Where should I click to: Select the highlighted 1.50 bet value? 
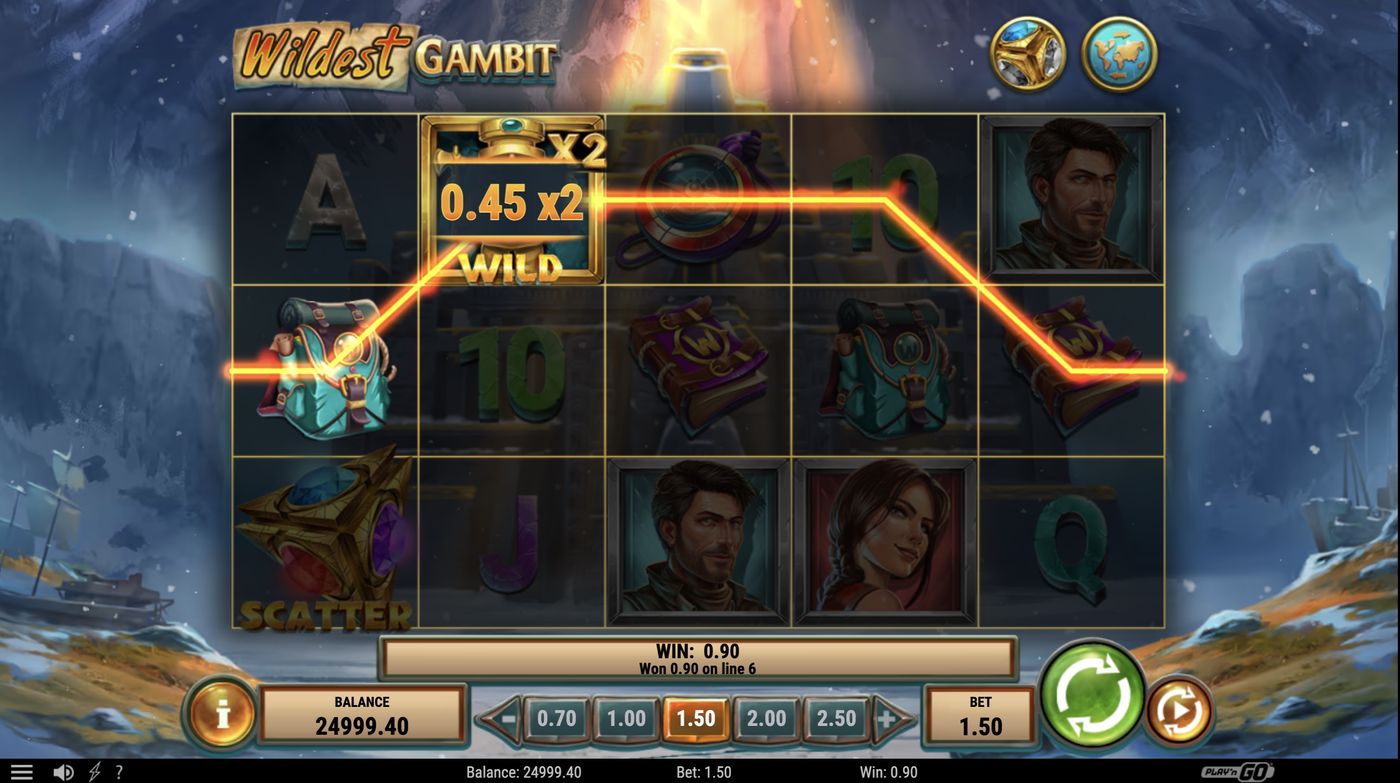pyautogui.click(x=698, y=717)
